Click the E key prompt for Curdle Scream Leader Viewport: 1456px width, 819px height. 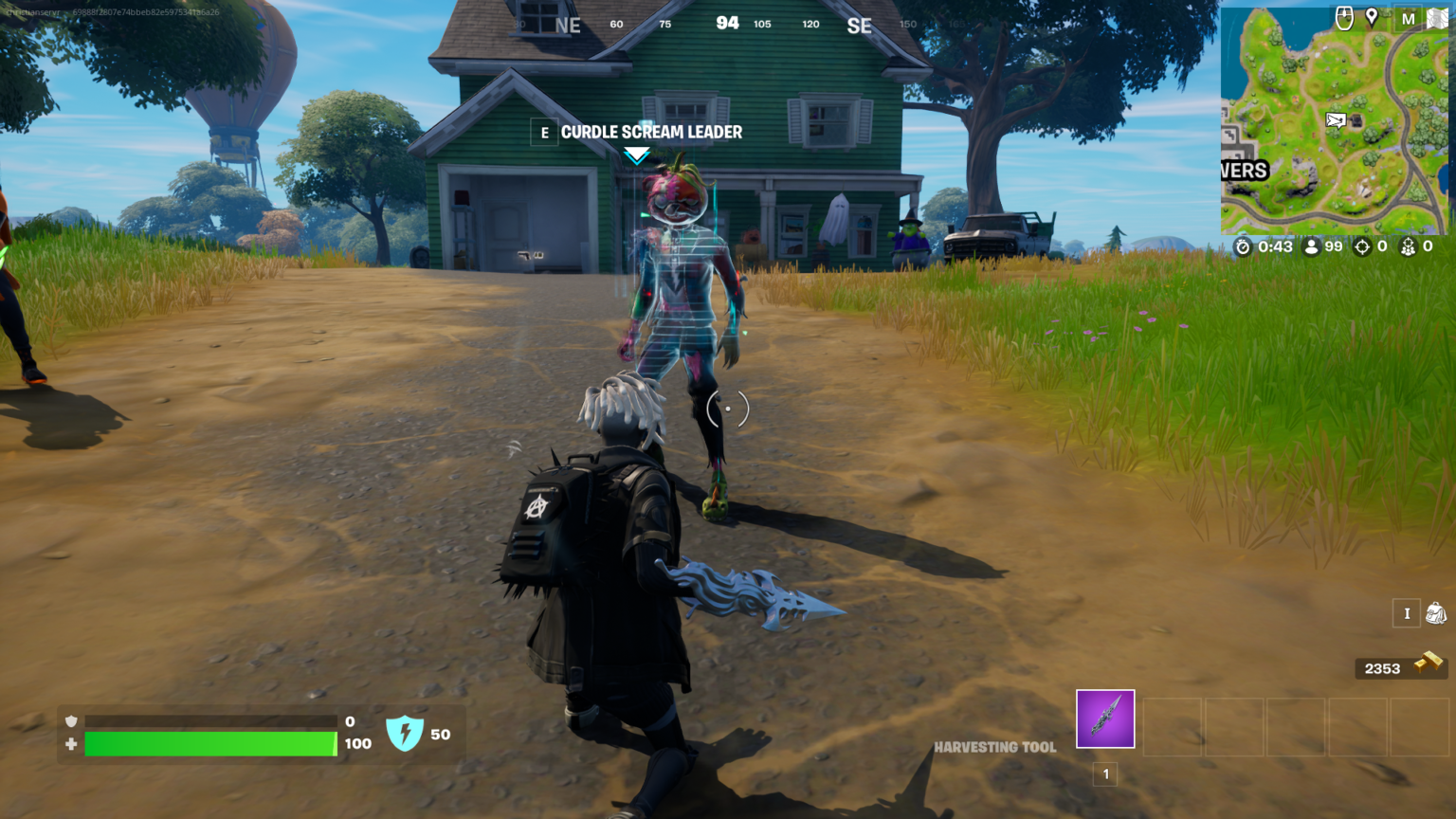click(x=543, y=133)
